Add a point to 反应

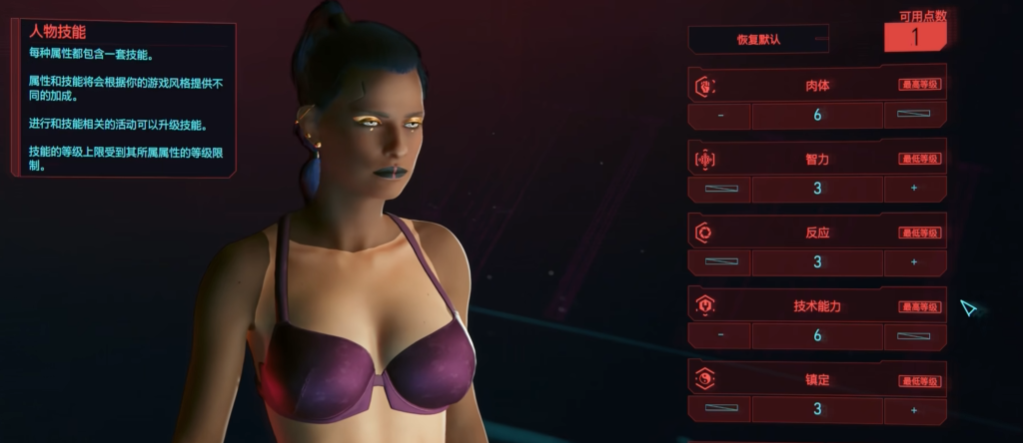pyautogui.click(x=914, y=262)
